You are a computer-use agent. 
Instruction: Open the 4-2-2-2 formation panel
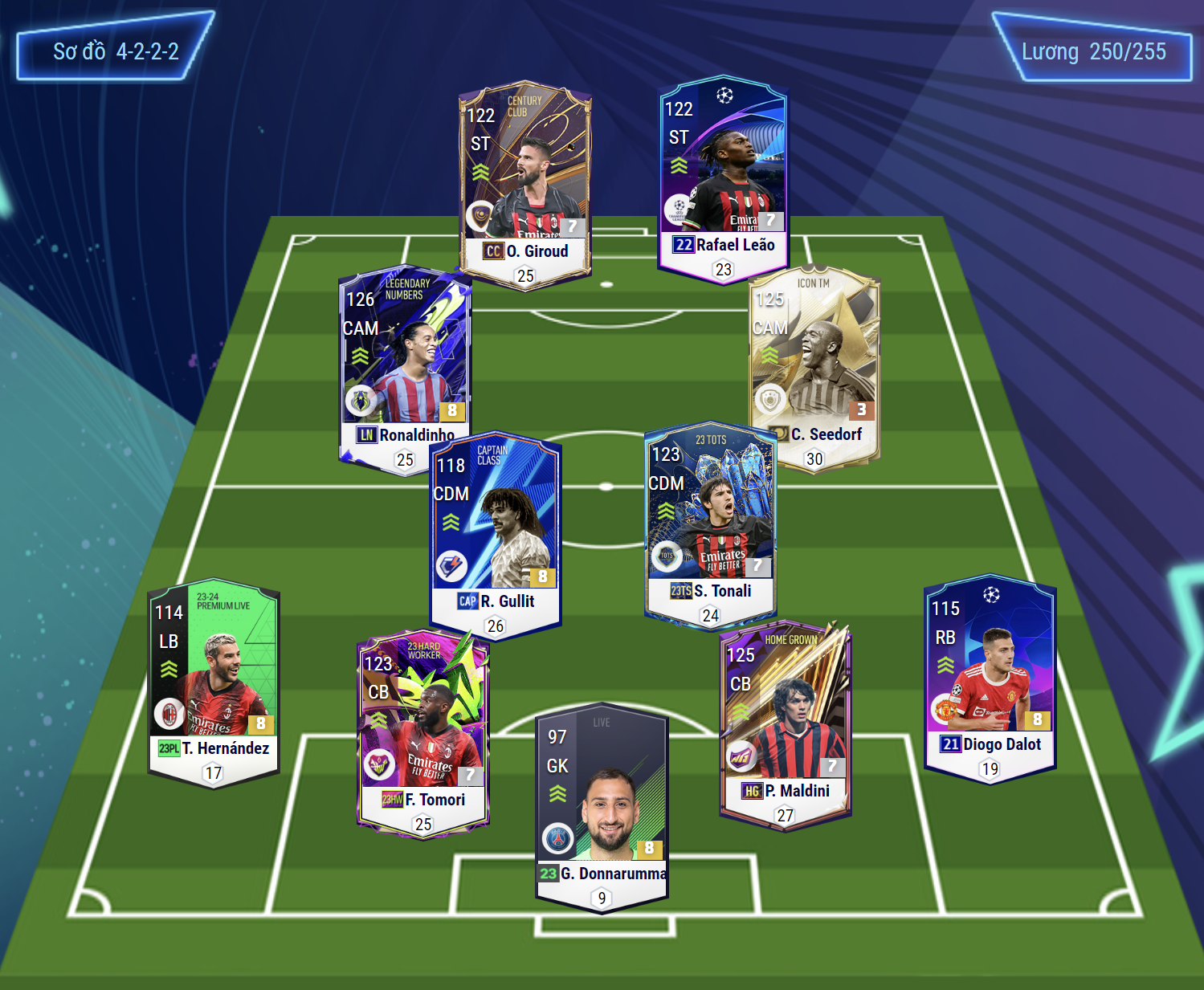115,51
